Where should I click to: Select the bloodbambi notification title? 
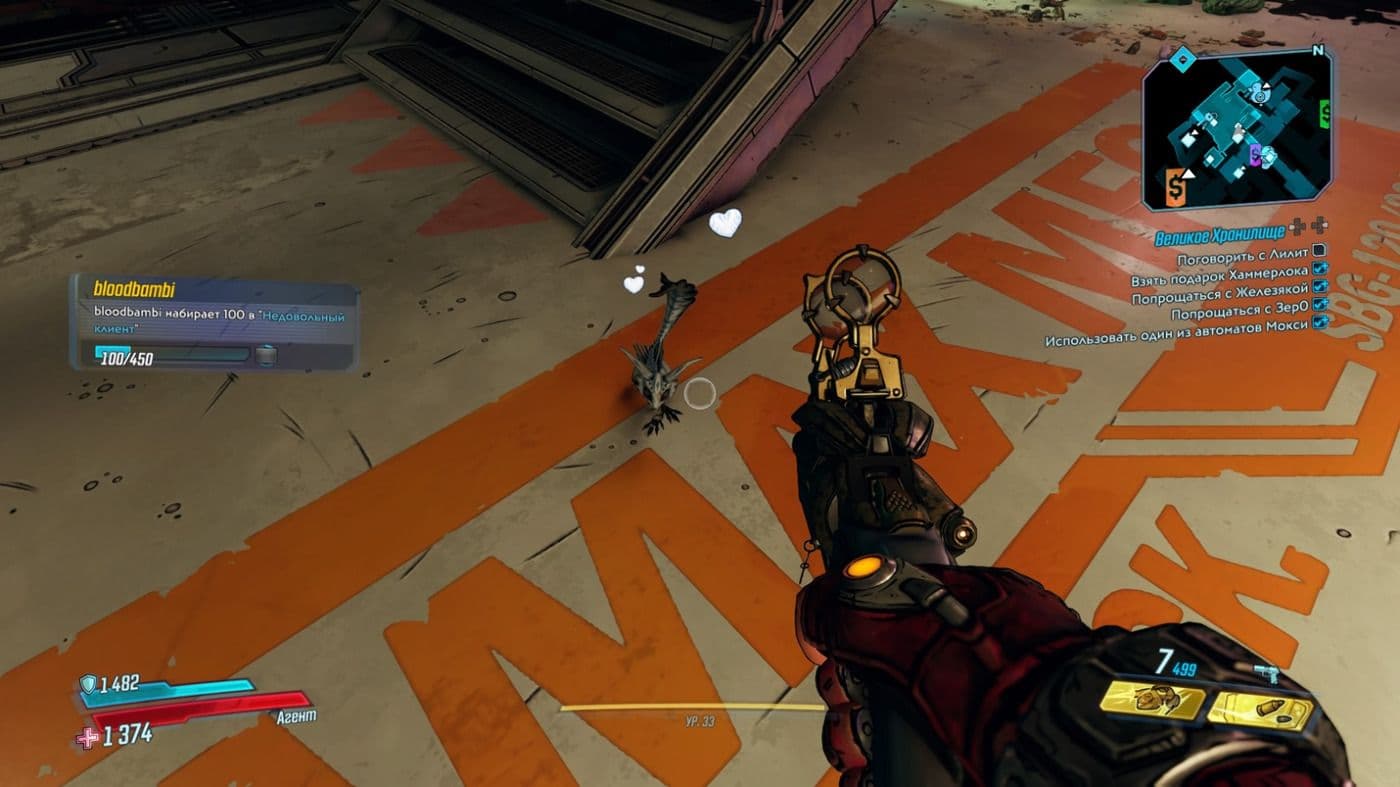coord(133,290)
